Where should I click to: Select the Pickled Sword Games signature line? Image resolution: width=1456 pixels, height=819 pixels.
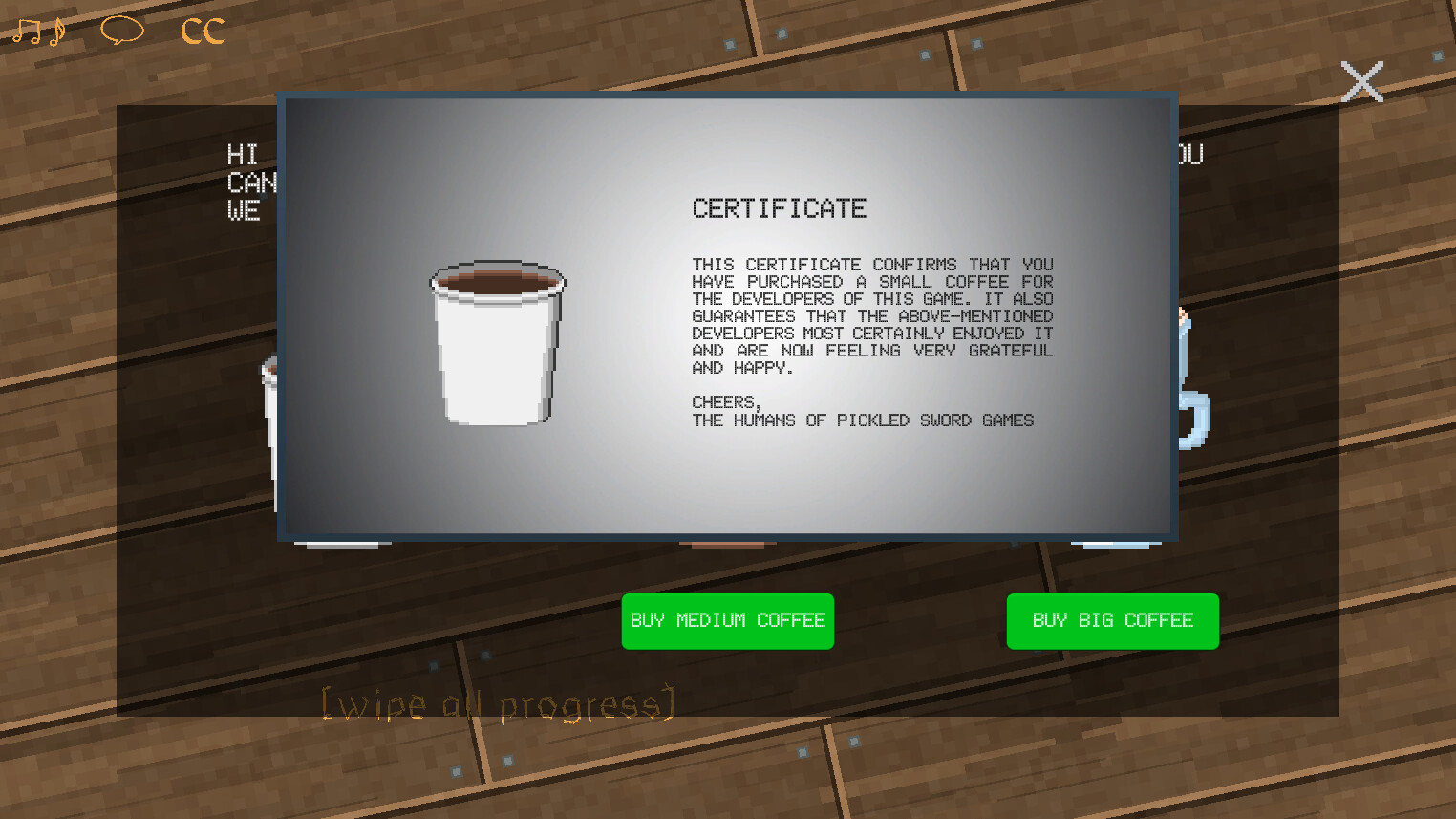[x=863, y=420]
